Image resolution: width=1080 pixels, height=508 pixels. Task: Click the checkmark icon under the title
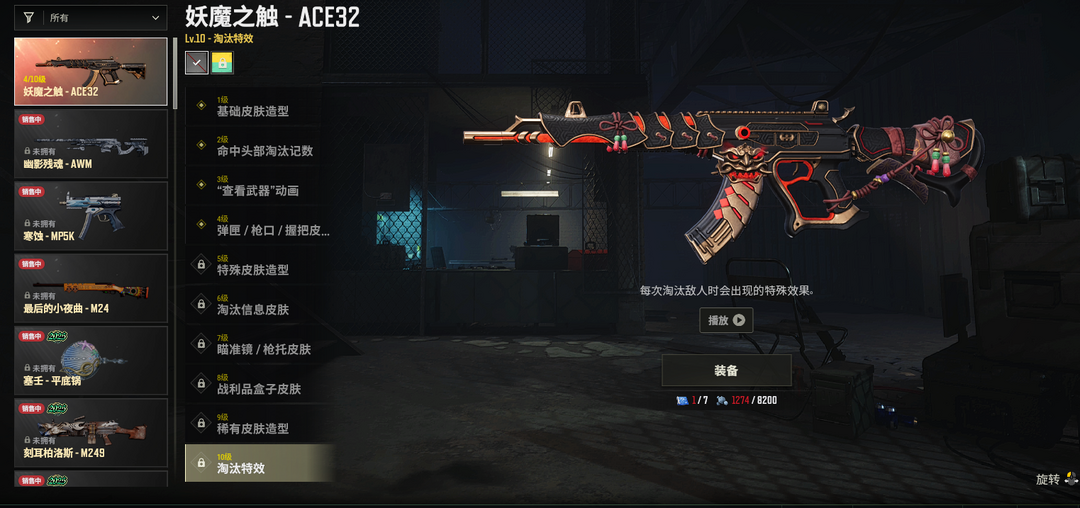(x=197, y=63)
